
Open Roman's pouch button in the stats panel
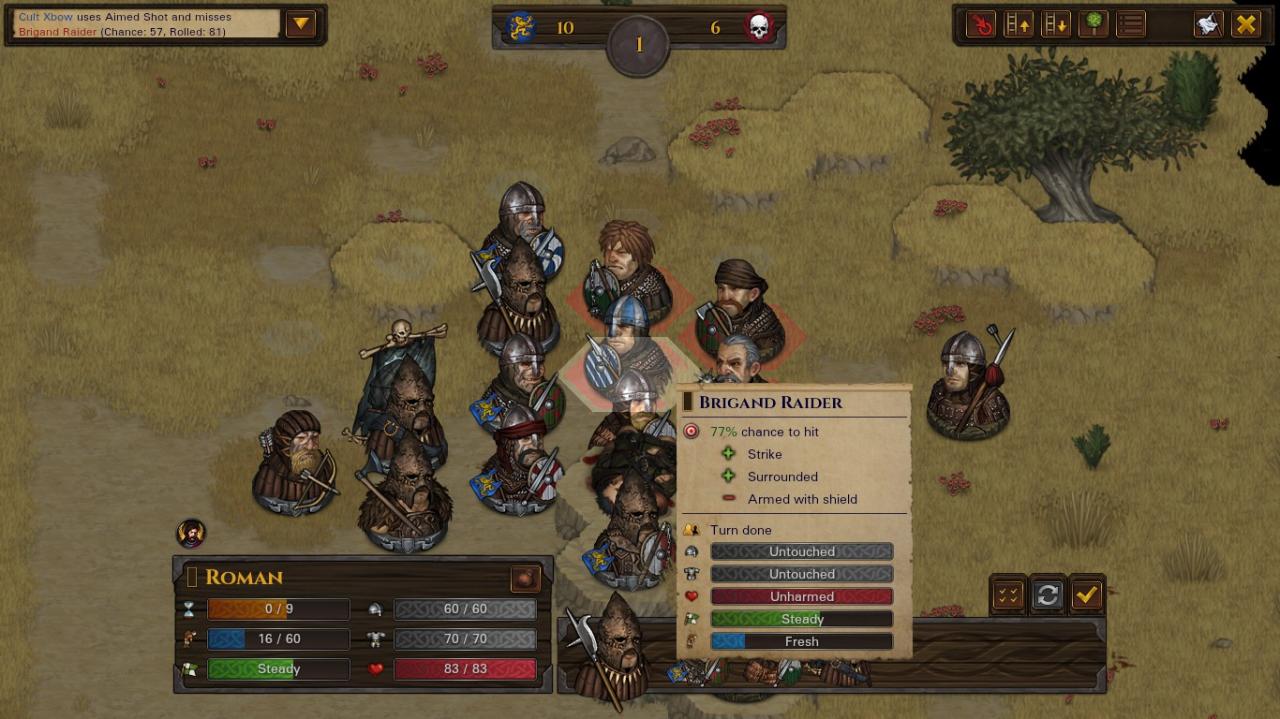tap(525, 578)
